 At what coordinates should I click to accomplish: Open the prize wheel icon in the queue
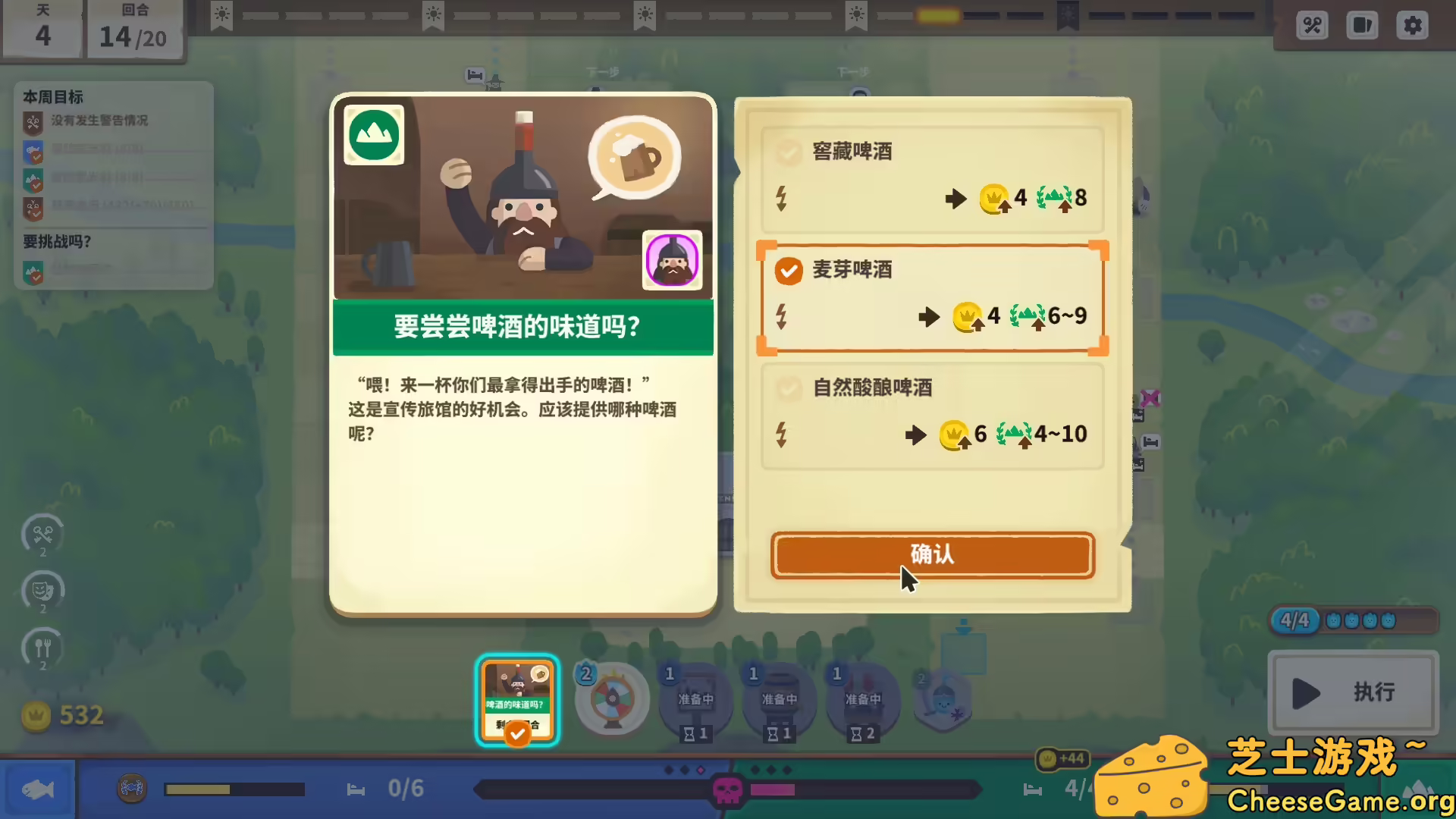[x=611, y=699]
